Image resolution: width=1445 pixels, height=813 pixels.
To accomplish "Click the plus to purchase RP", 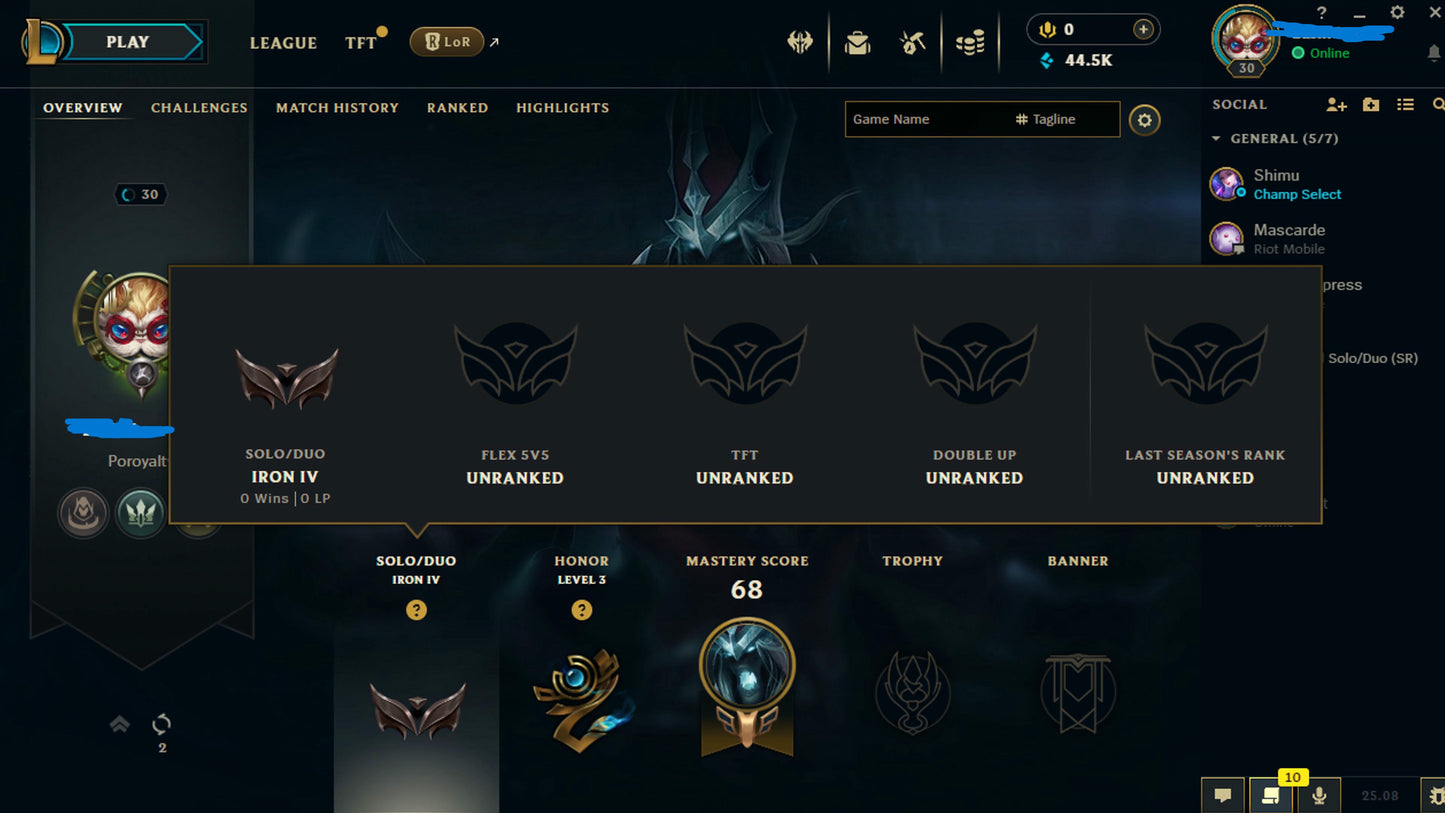I will click(x=1141, y=29).
